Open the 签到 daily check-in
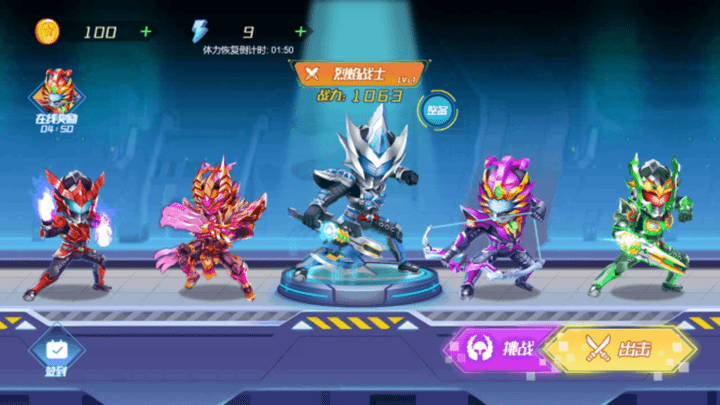720x405 pixels. click(x=55, y=354)
